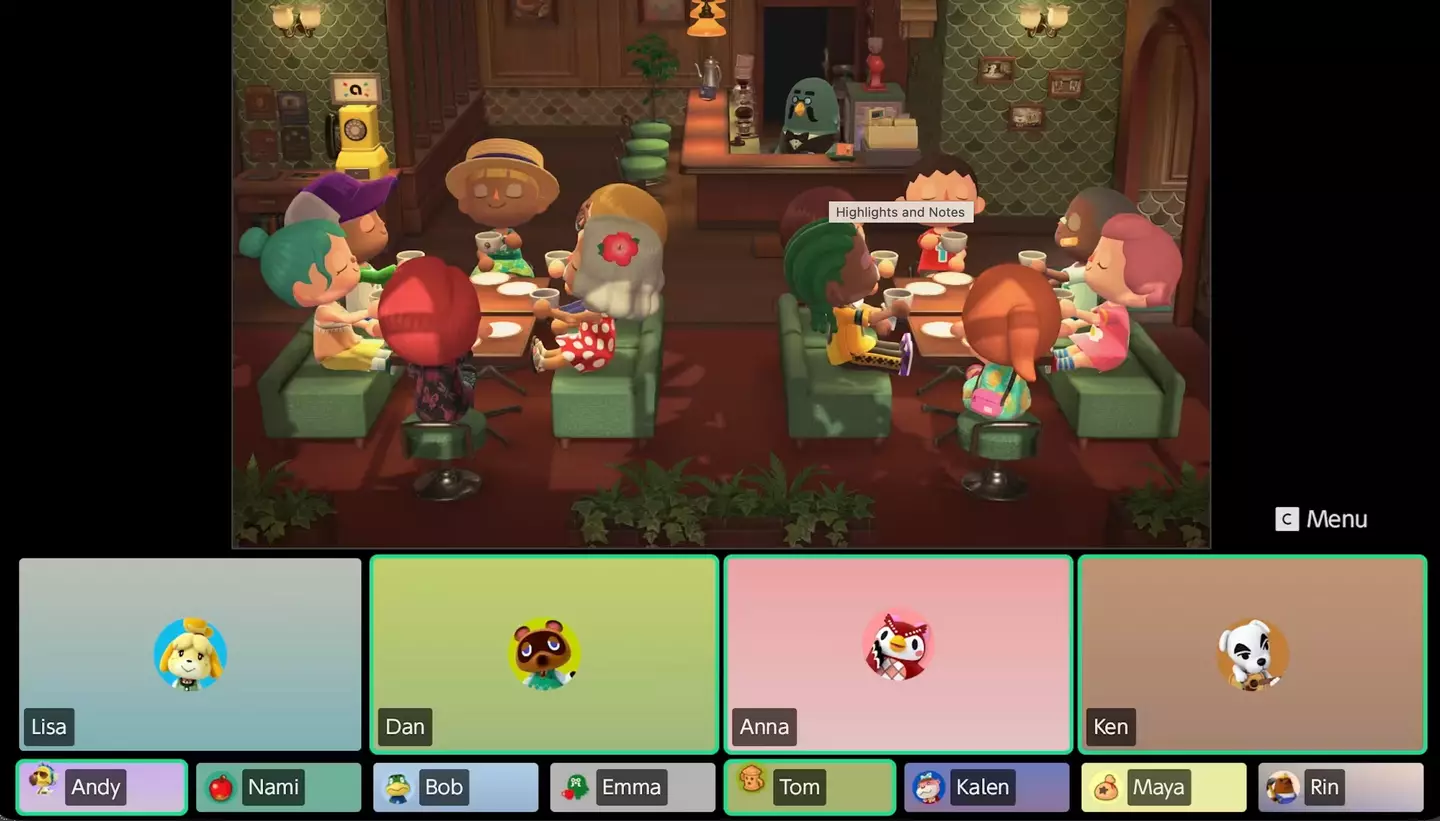
Task: Click Emma's participant card
Action: 632,787
